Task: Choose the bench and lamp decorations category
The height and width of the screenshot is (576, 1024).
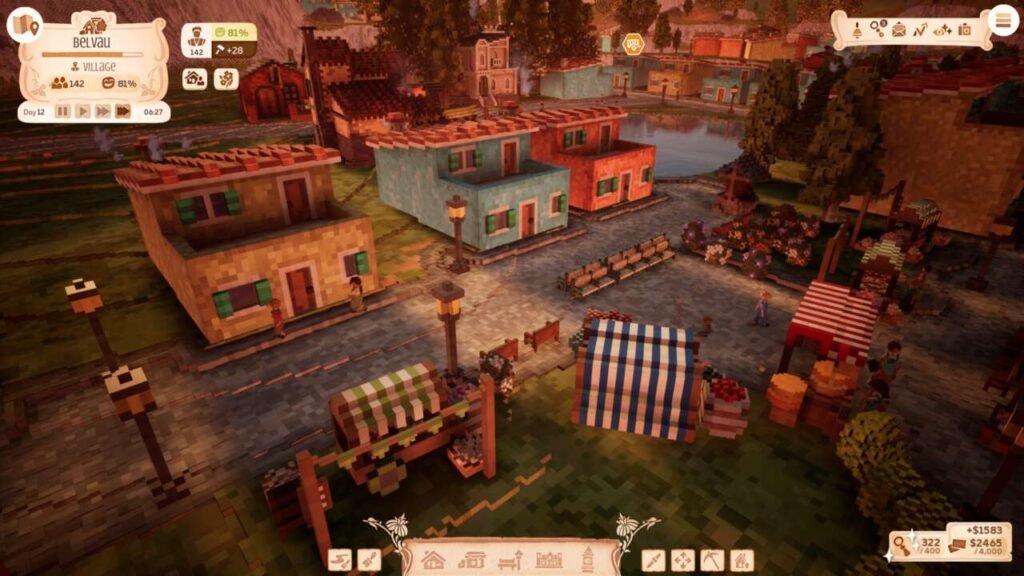Action: [510, 560]
